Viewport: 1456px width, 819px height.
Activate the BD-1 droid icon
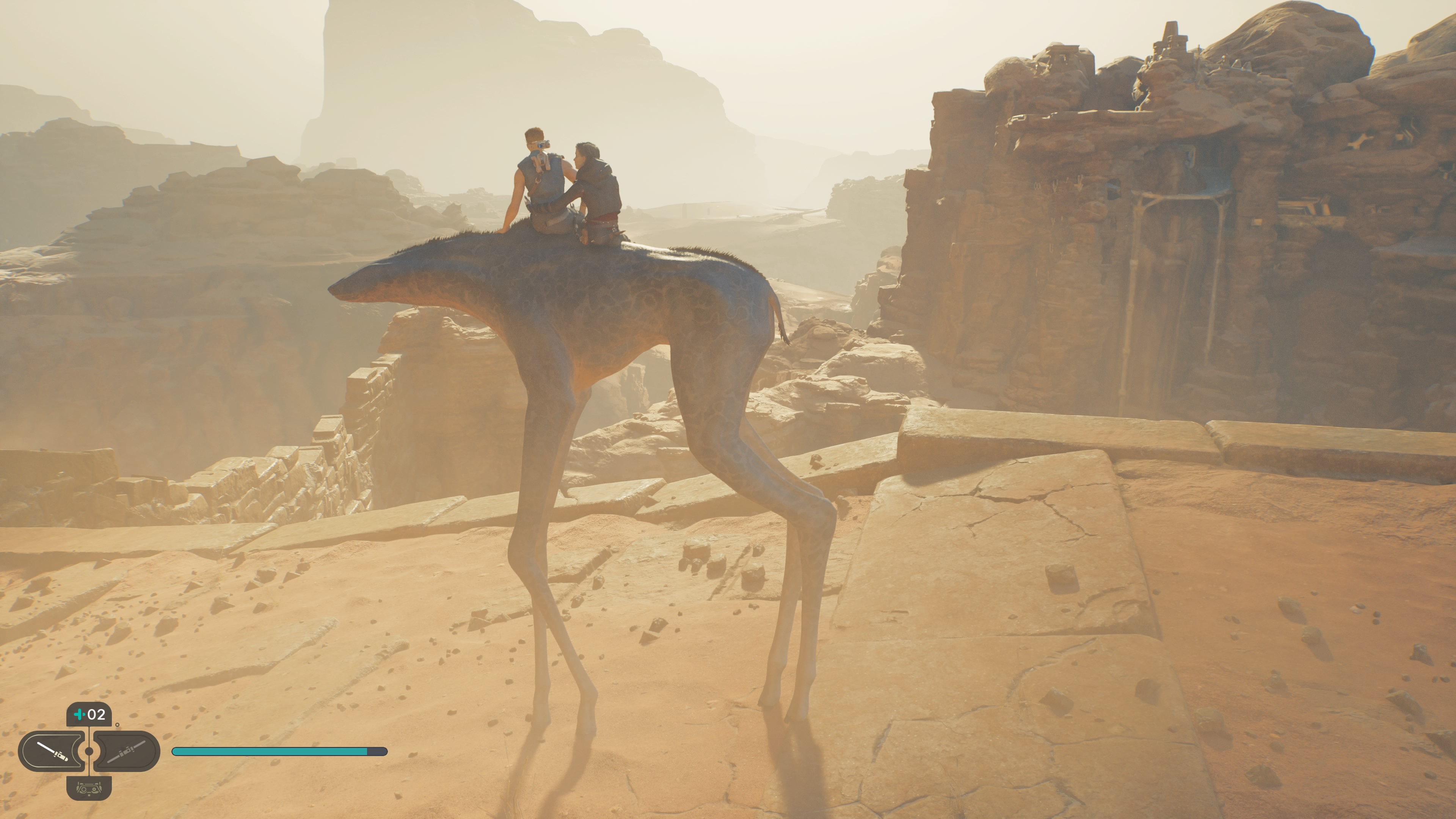point(89,788)
